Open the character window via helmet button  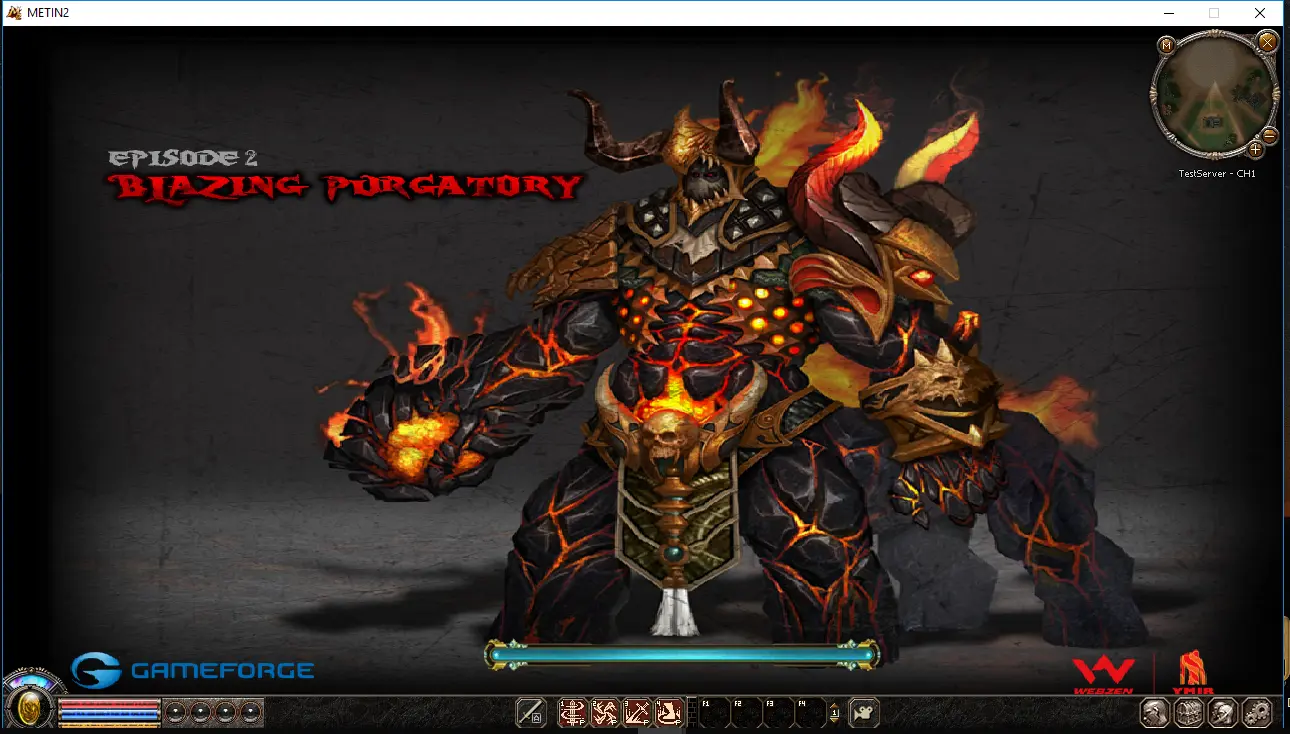1156,712
